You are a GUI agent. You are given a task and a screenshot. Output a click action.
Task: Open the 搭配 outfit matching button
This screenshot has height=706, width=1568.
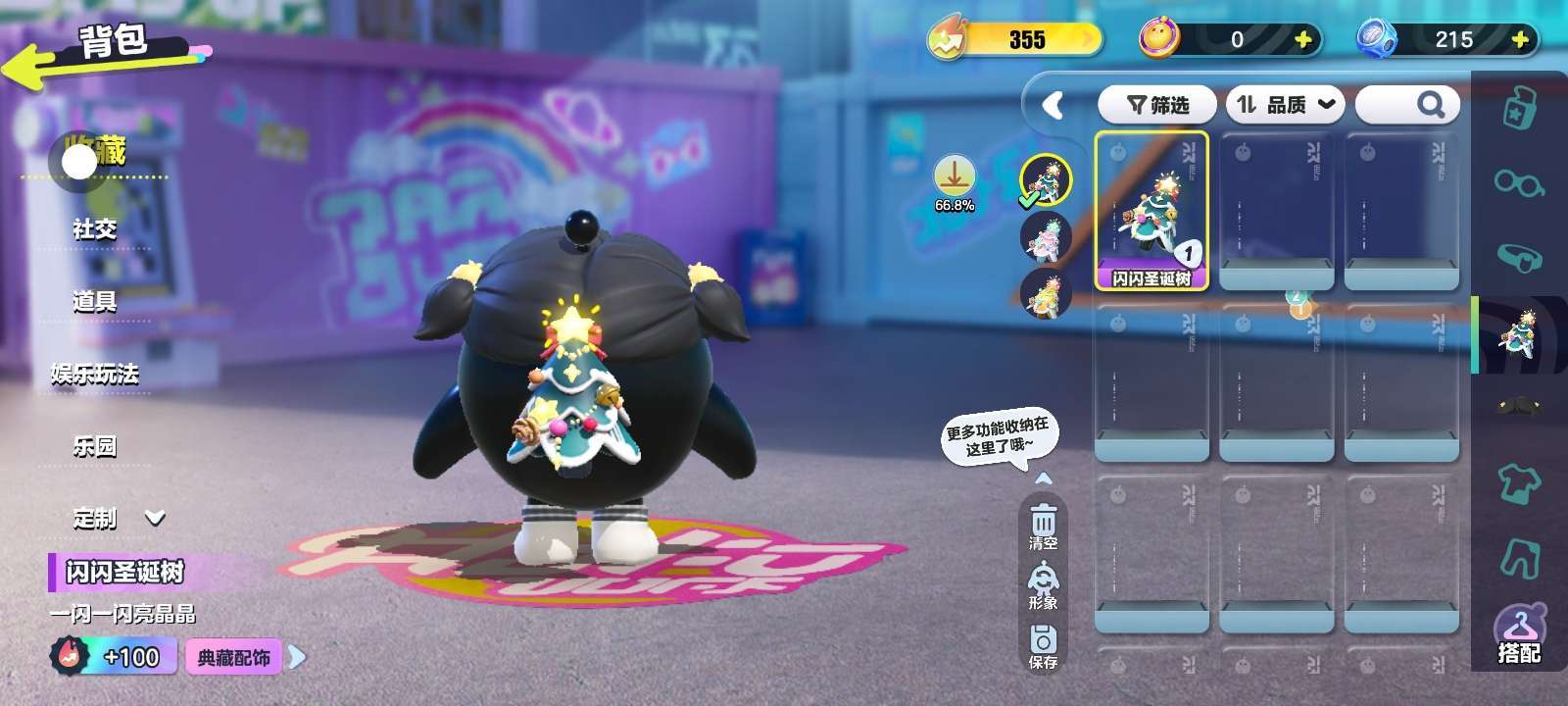click(x=1518, y=635)
